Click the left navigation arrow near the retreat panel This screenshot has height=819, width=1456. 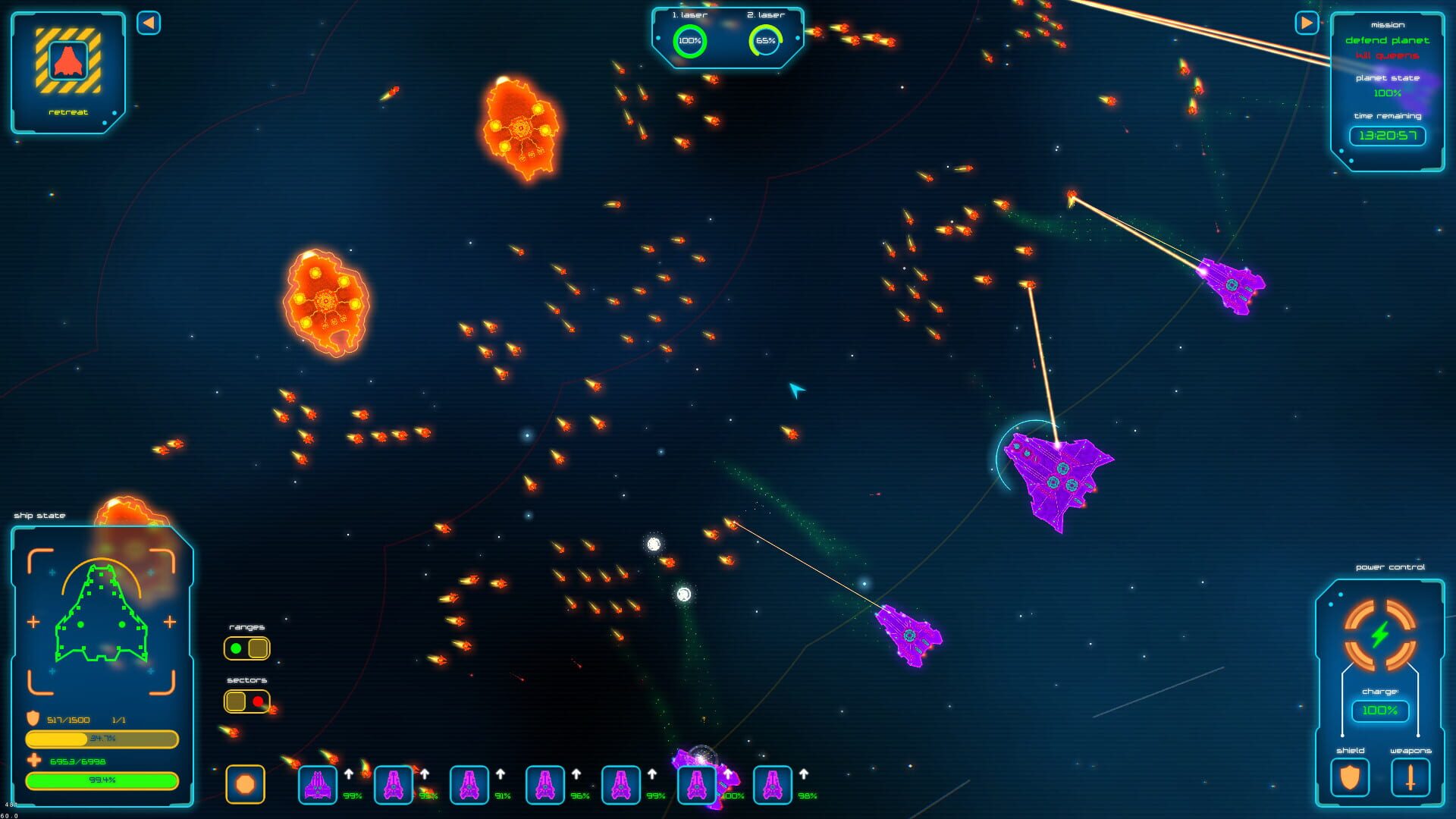click(149, 23)
